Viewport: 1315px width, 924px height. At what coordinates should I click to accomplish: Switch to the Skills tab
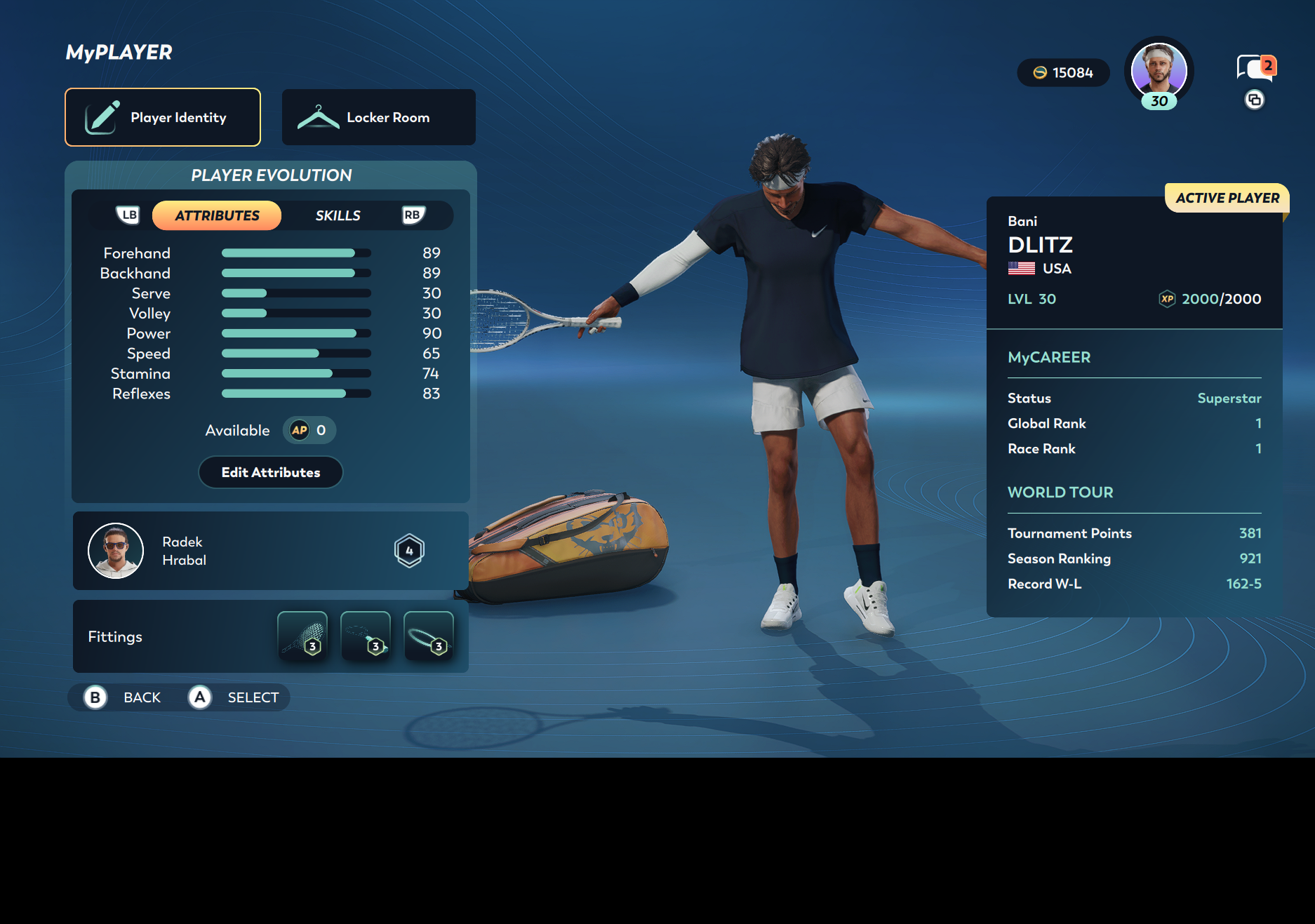click(338, 215)
